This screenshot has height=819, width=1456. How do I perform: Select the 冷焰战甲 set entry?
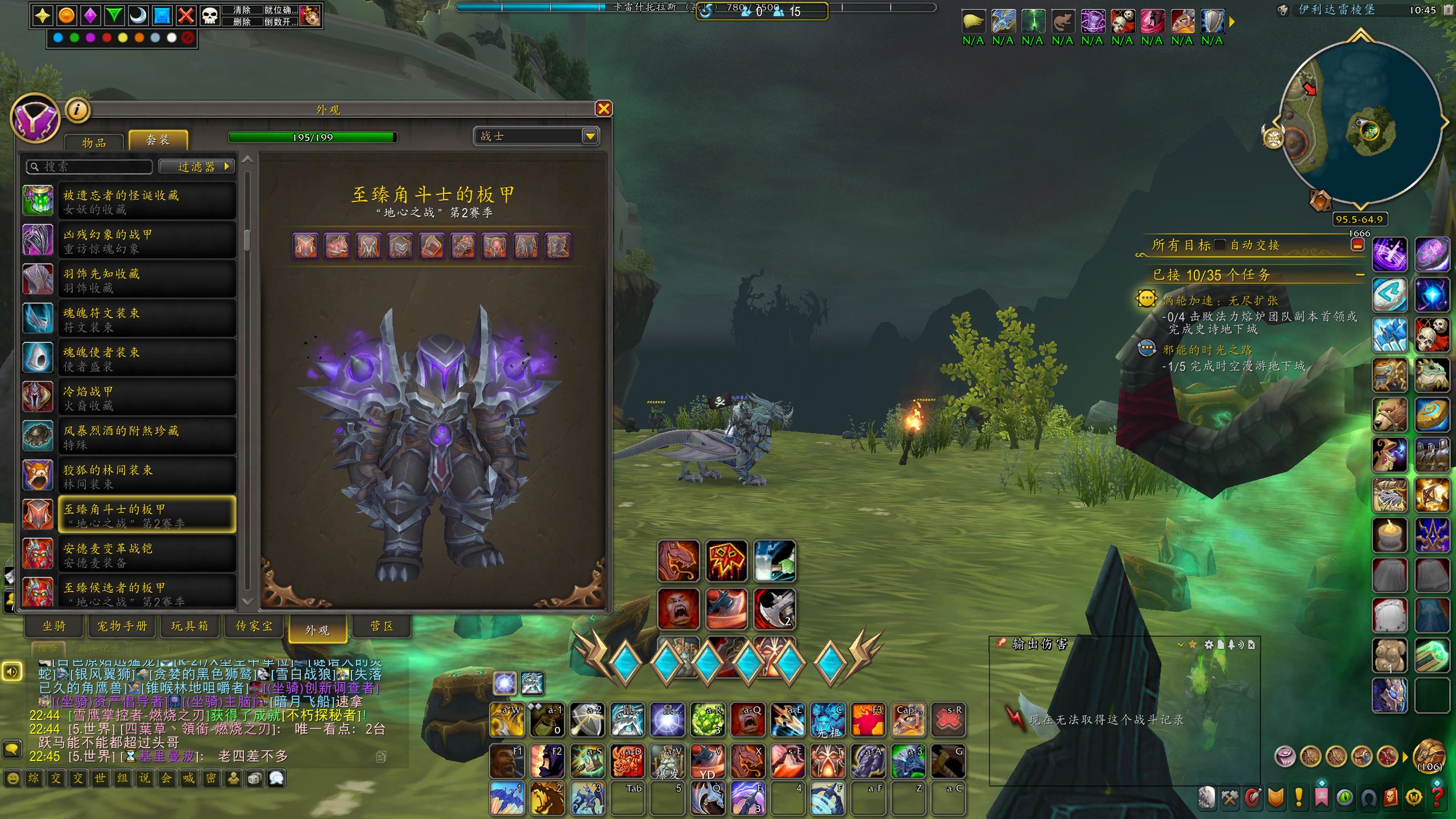[147, 398]
